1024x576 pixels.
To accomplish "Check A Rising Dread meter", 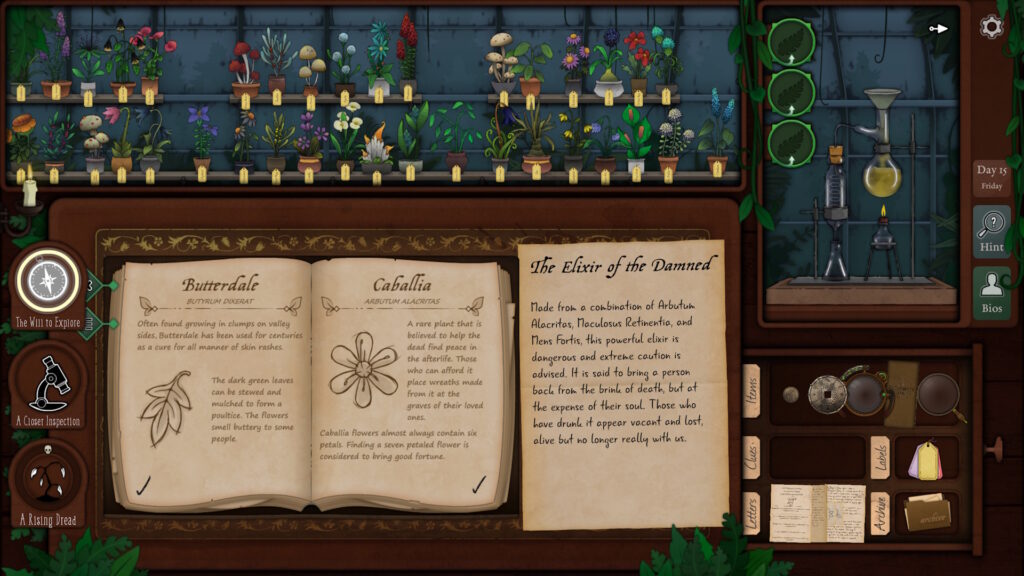I will click(x=48, y=477).
